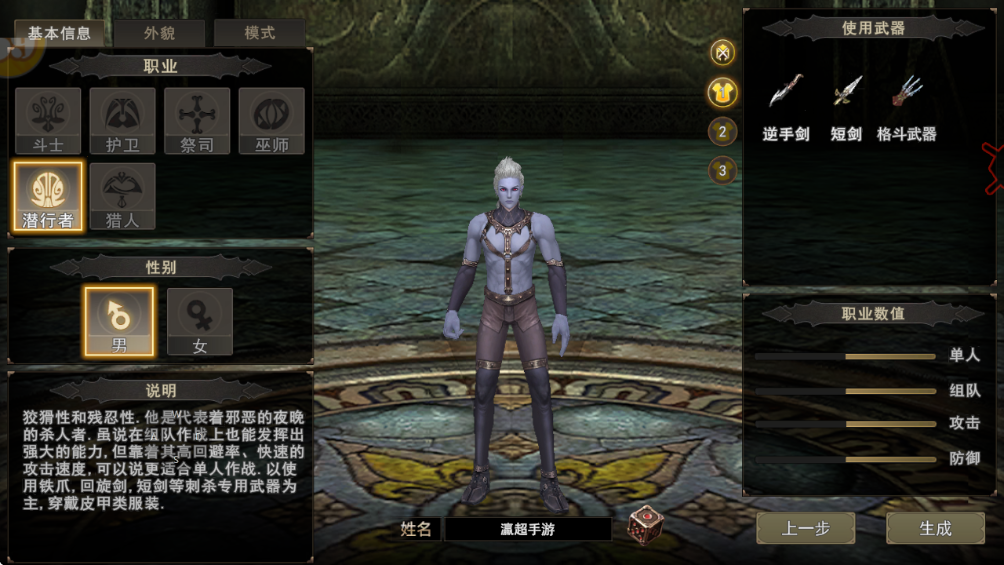Create character with 生成 button

click(x=935, y=528)
